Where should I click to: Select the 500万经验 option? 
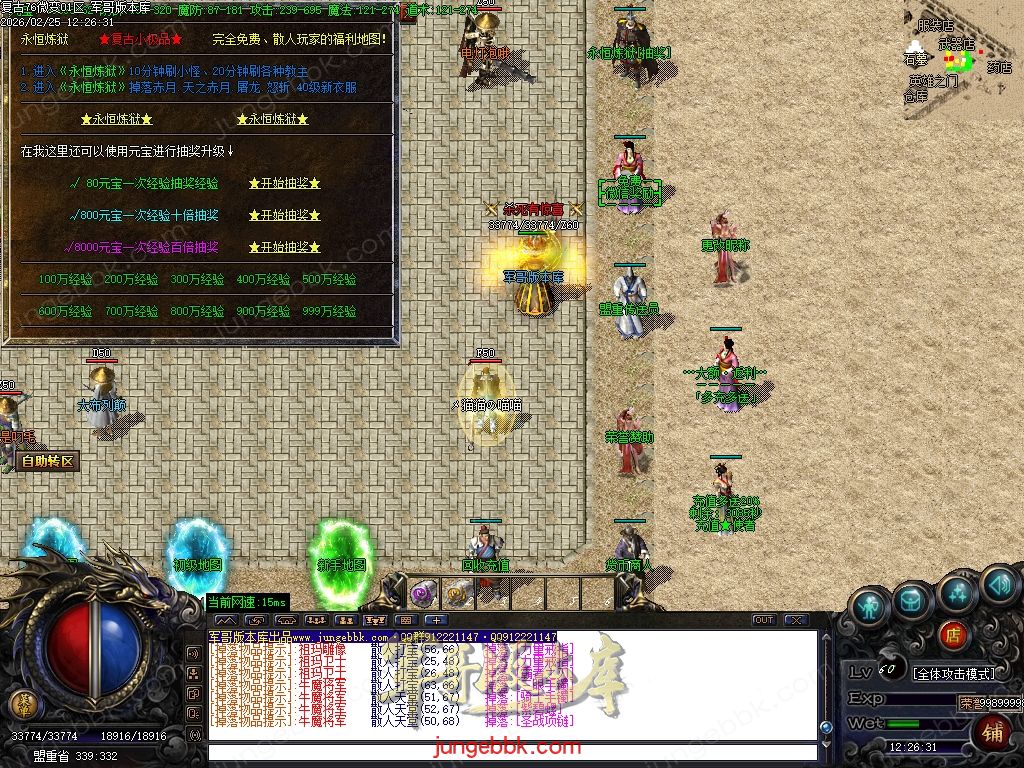pos(329,280)
